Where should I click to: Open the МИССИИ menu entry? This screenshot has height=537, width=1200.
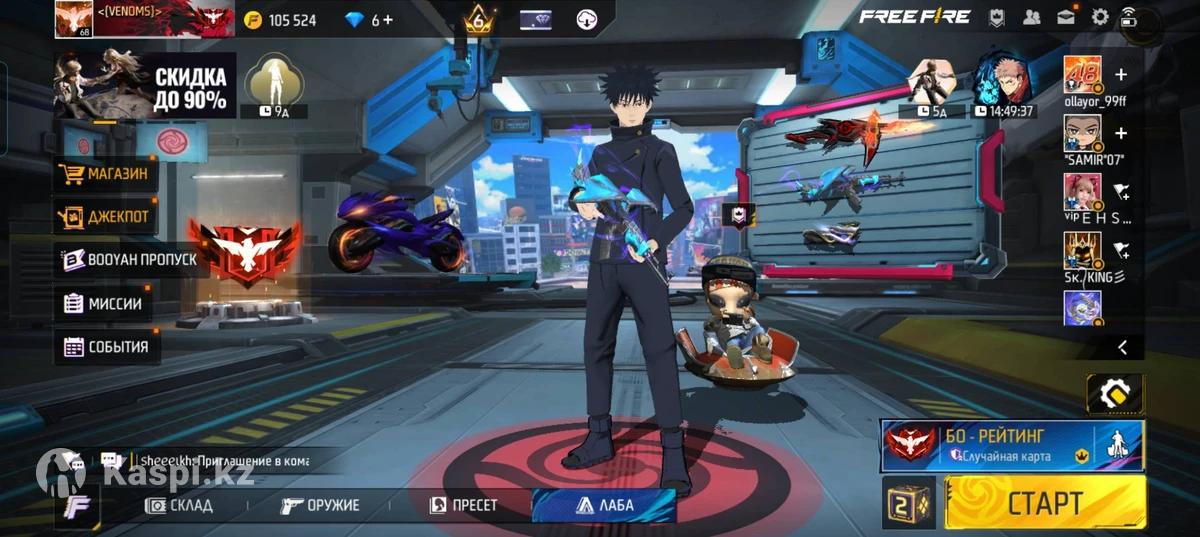[x=103, y=303]
